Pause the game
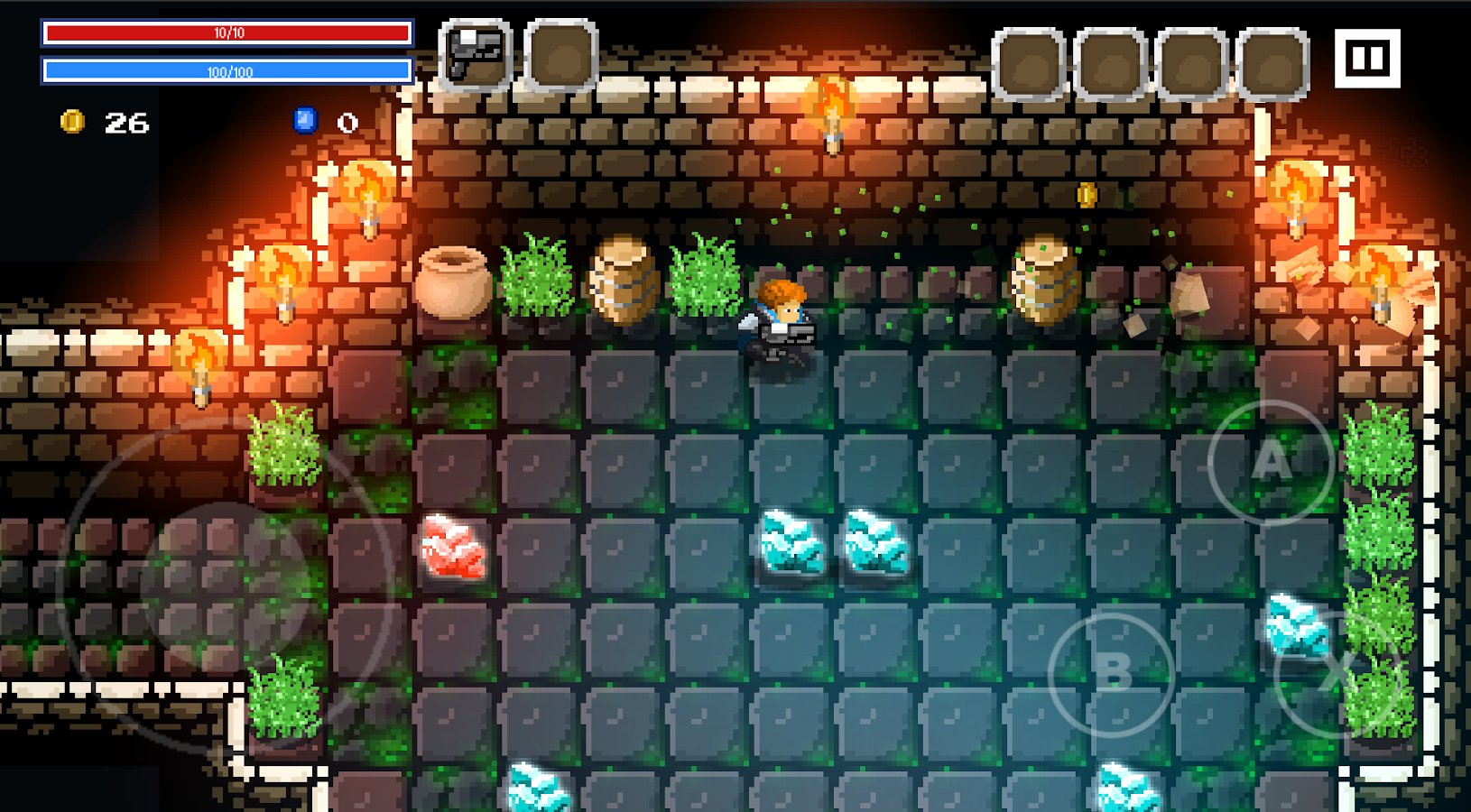Image resolution: width=1471 pixels, height=812 pixels. click(x=1366, y=59)
